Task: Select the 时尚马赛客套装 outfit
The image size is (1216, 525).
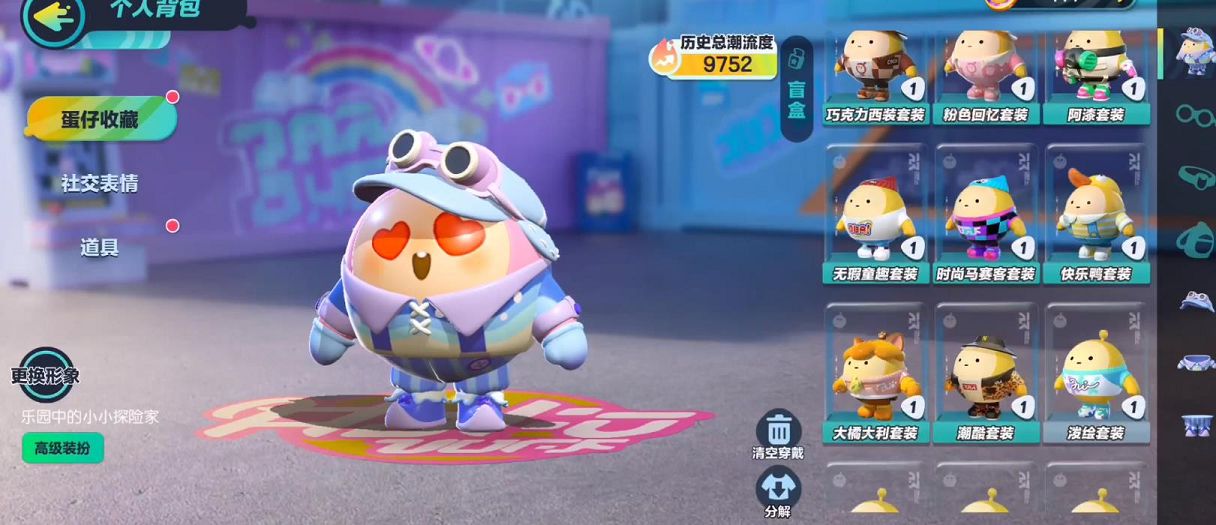Action: (x=986, y=215)
